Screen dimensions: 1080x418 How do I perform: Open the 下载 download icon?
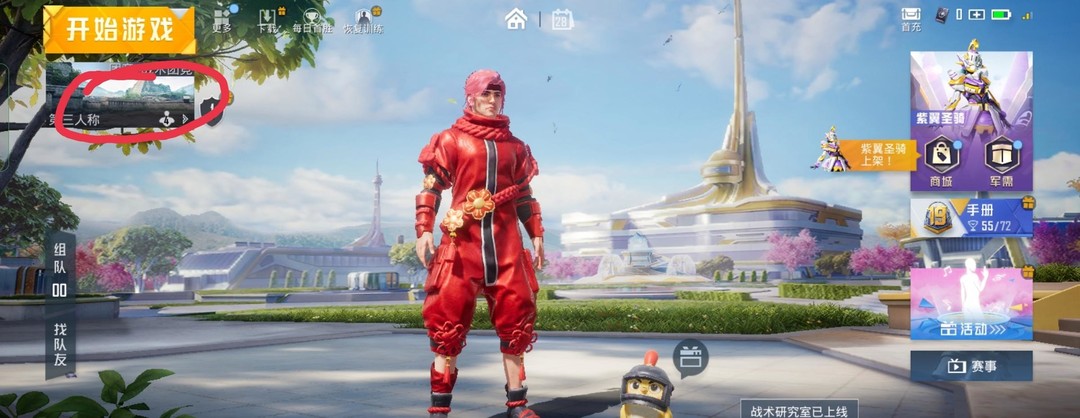268,20
